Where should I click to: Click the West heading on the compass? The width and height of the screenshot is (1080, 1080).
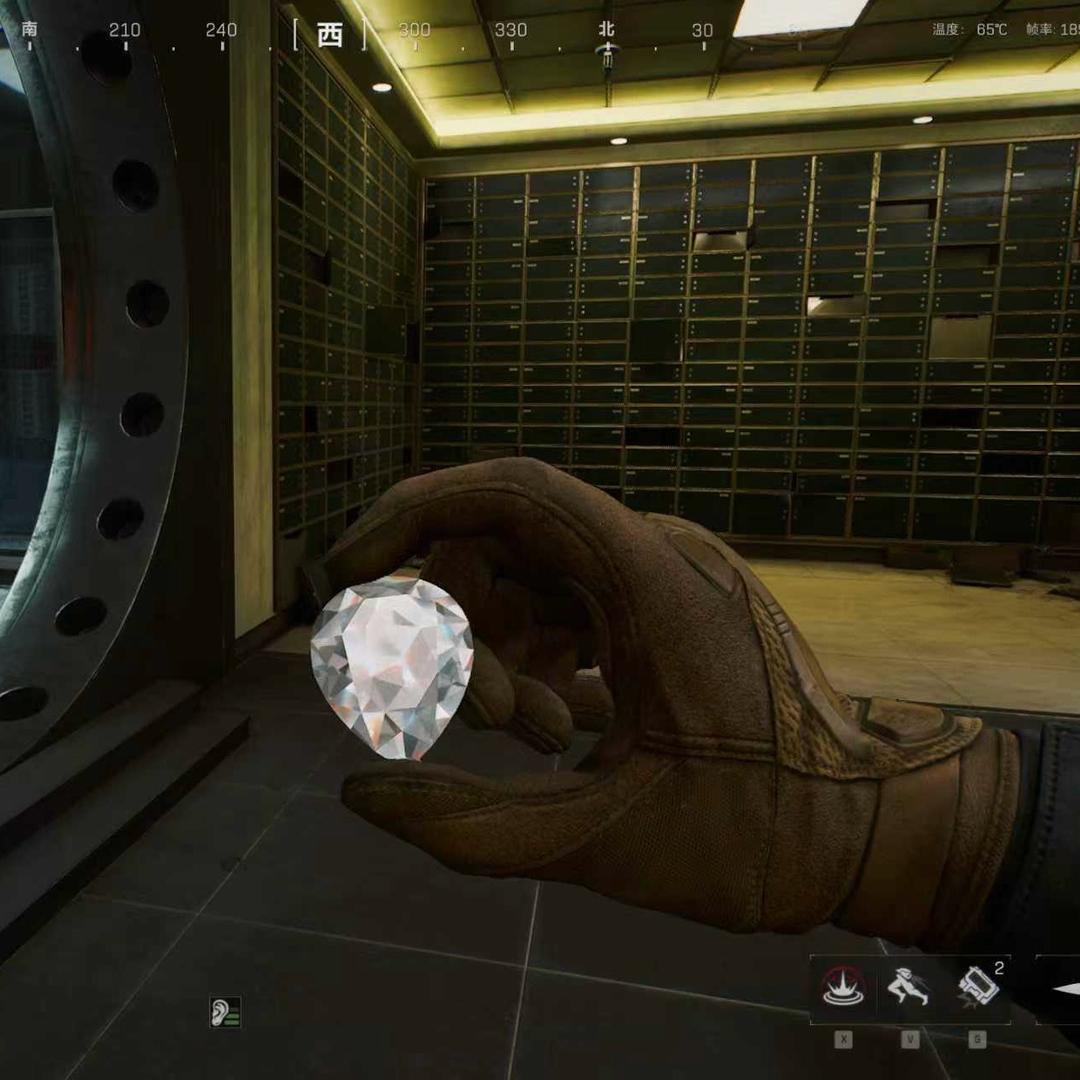(x=329, y=35)
